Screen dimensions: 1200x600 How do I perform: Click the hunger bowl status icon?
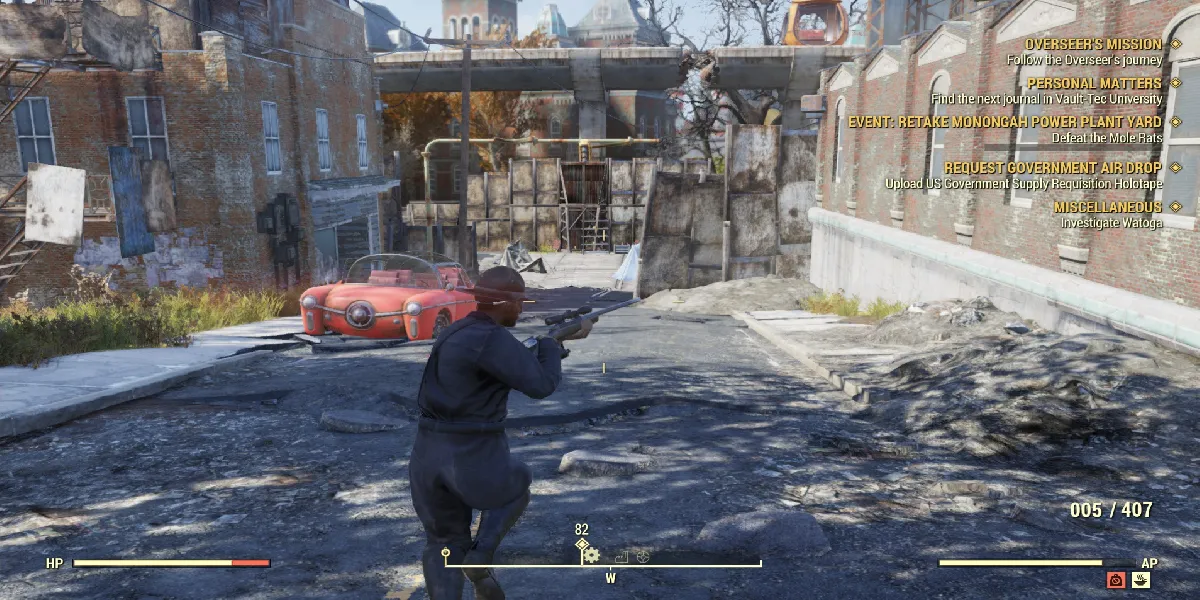(x=1140, y=580)
